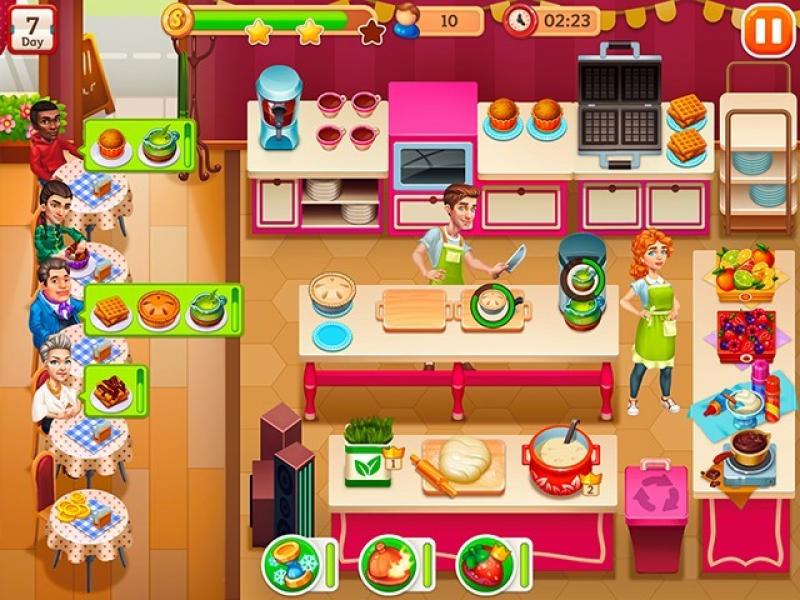Pause the game with the orange button
The image size is (800, 600).
point(767,31)
